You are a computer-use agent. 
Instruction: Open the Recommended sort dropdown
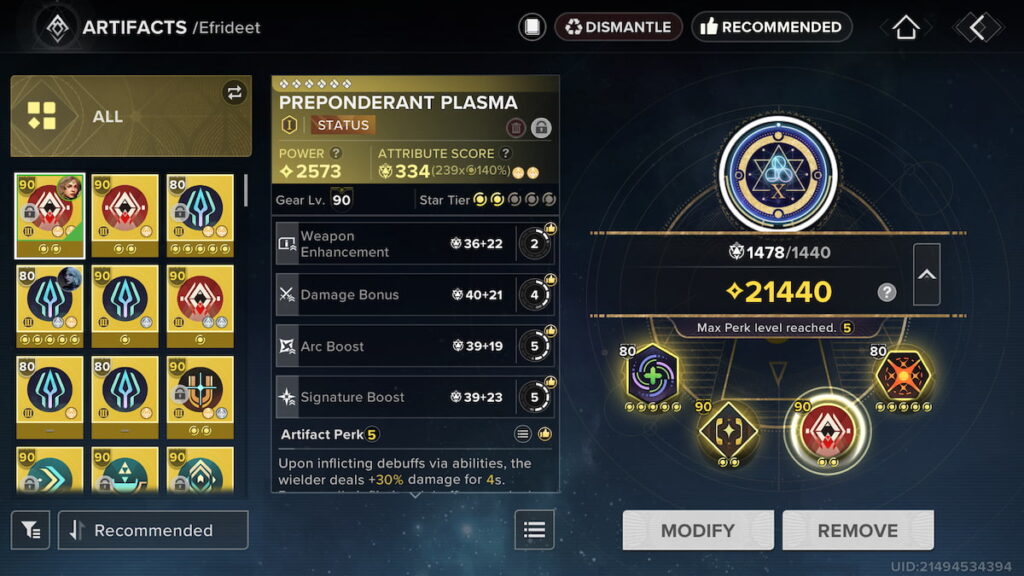tap(153, 530)
